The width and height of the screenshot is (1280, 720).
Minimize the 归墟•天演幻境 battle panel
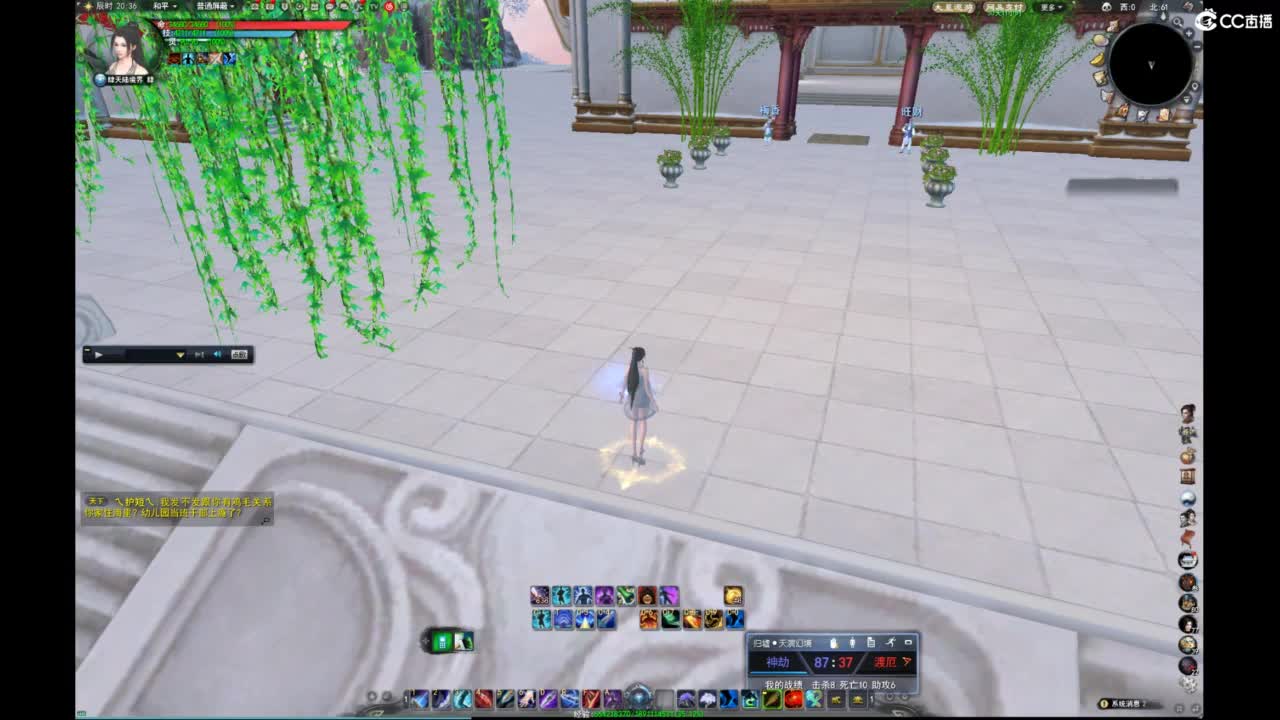(908, 641)
